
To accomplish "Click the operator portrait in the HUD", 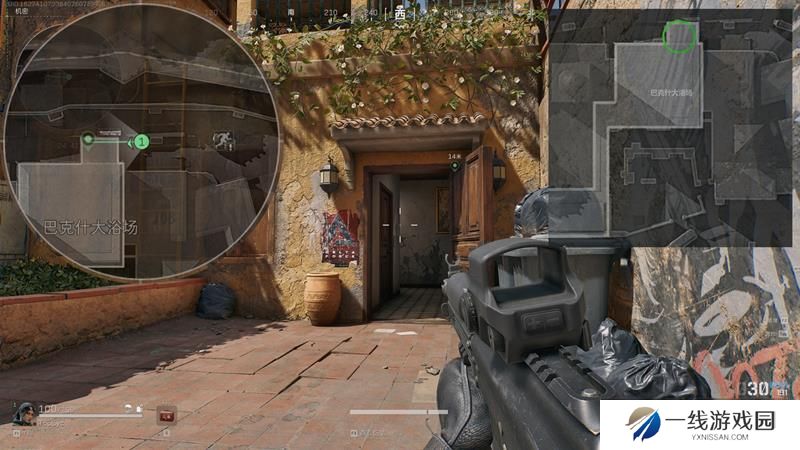I will 22,412.
